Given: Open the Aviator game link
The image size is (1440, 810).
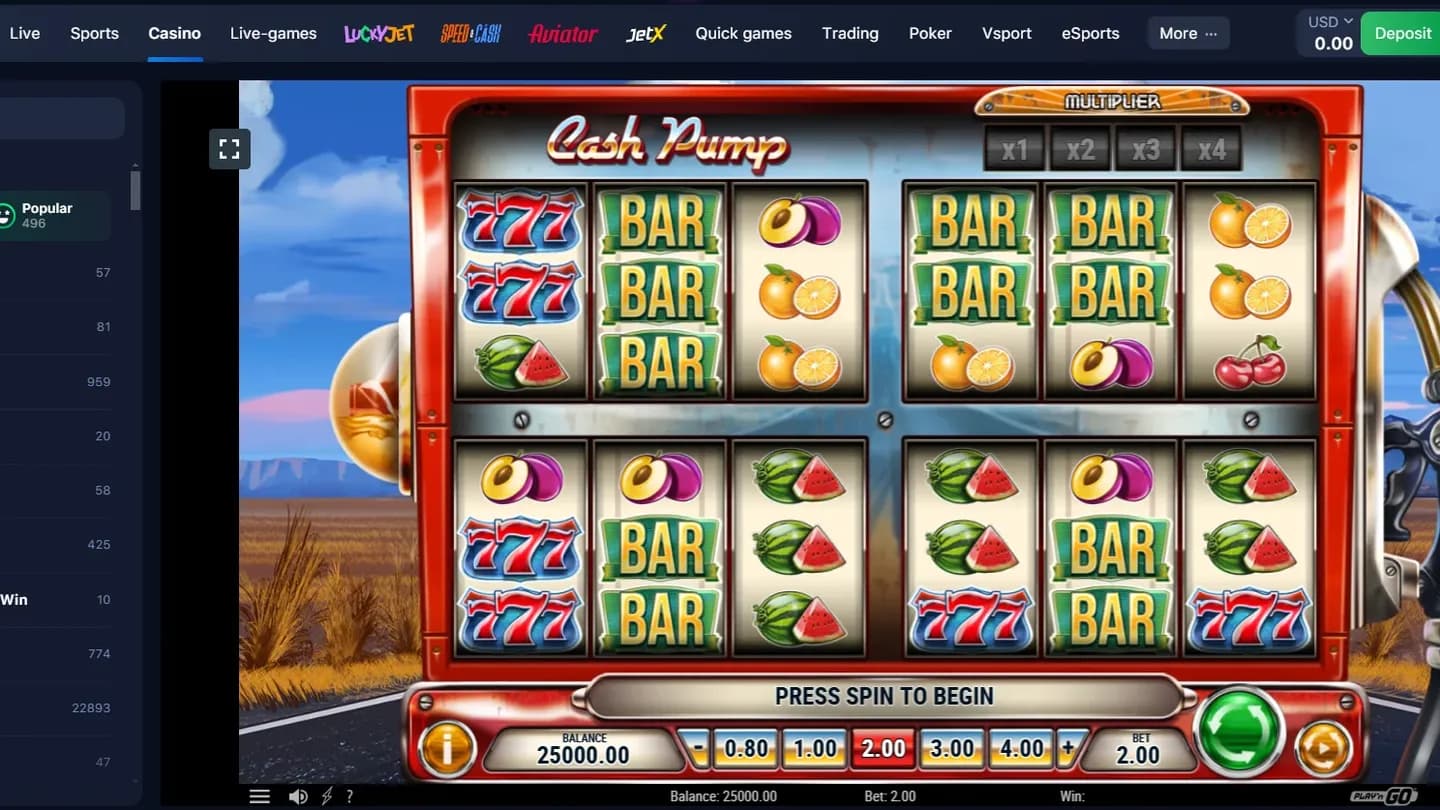Looking at the screenshot, I should pos(562,33).
